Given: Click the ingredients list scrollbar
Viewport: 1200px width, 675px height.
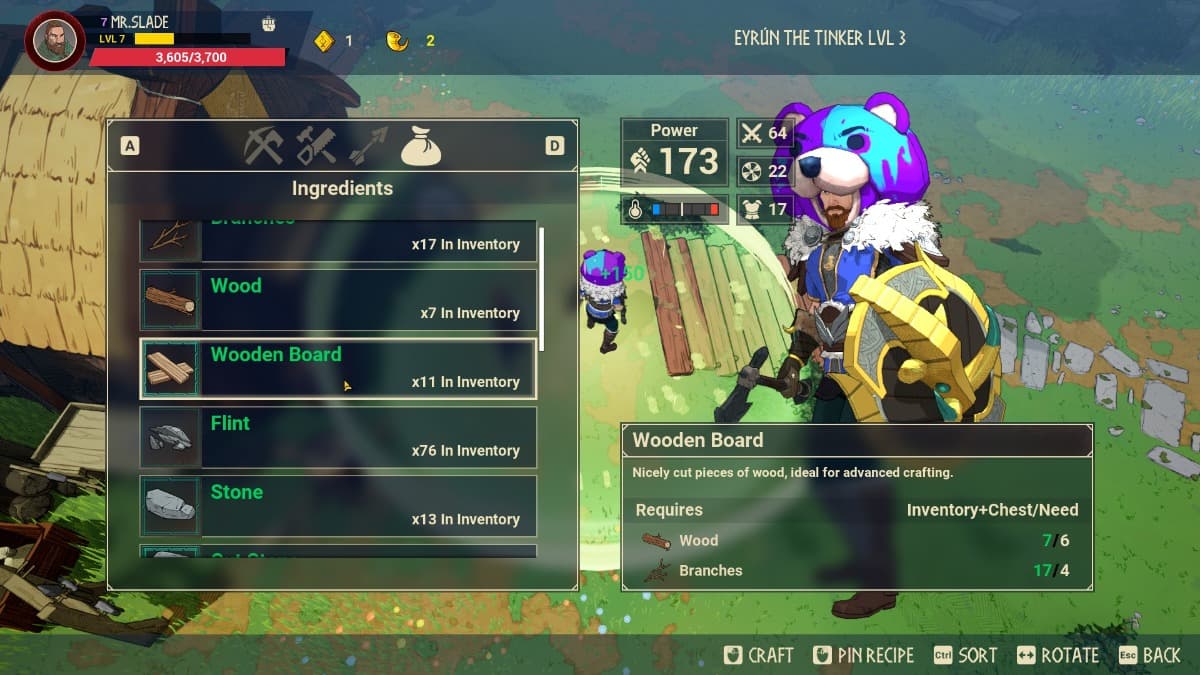Looking at the screenshot, I should pos(542,288).
